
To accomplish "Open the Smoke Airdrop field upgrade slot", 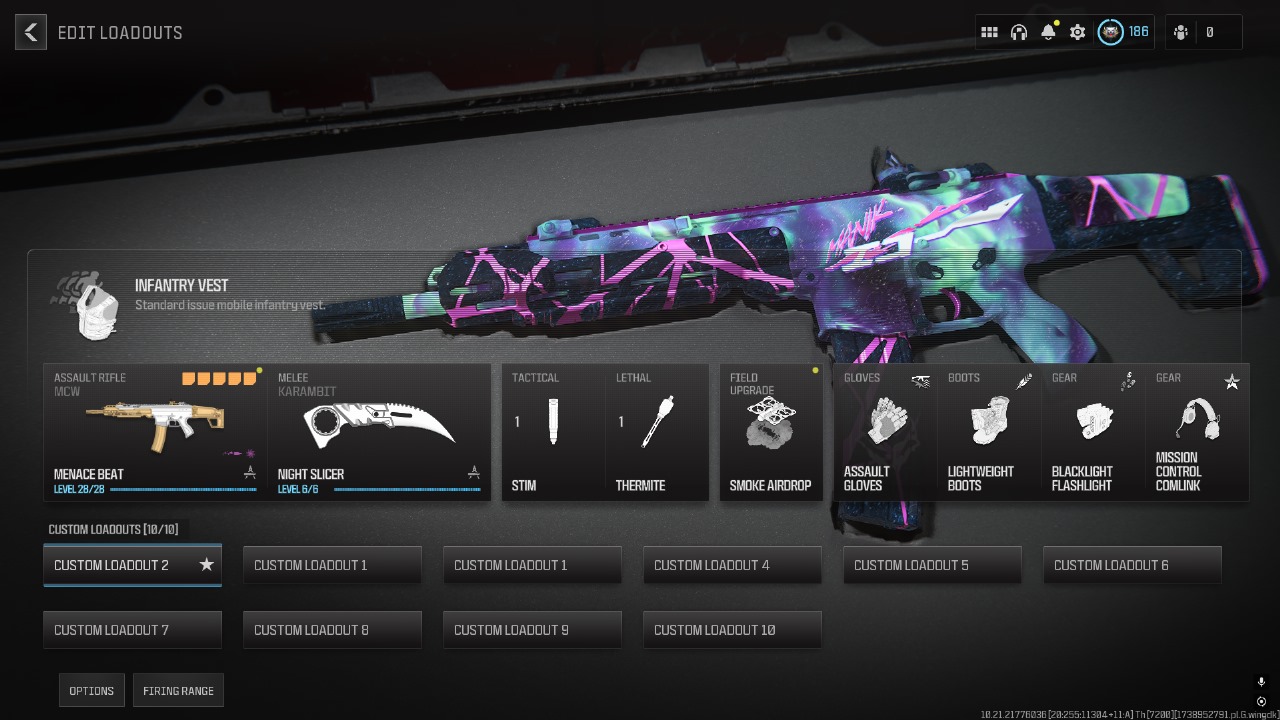I will (770, 432).
